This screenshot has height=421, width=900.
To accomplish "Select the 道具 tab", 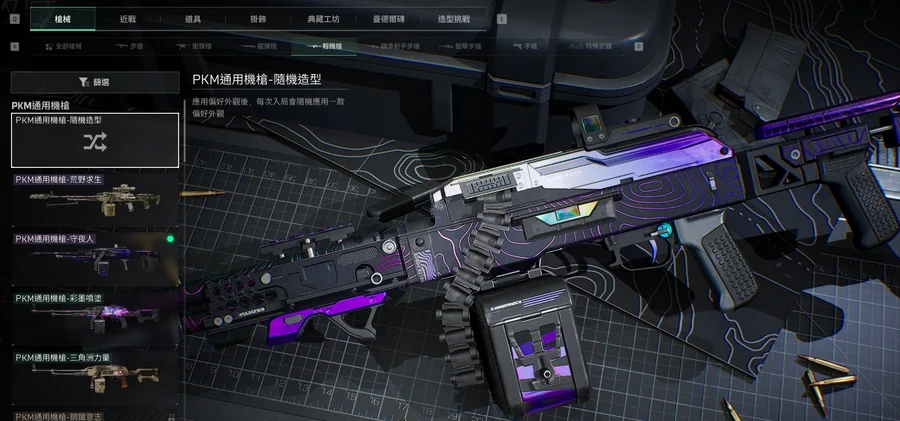I will click(x=193, y=18).
